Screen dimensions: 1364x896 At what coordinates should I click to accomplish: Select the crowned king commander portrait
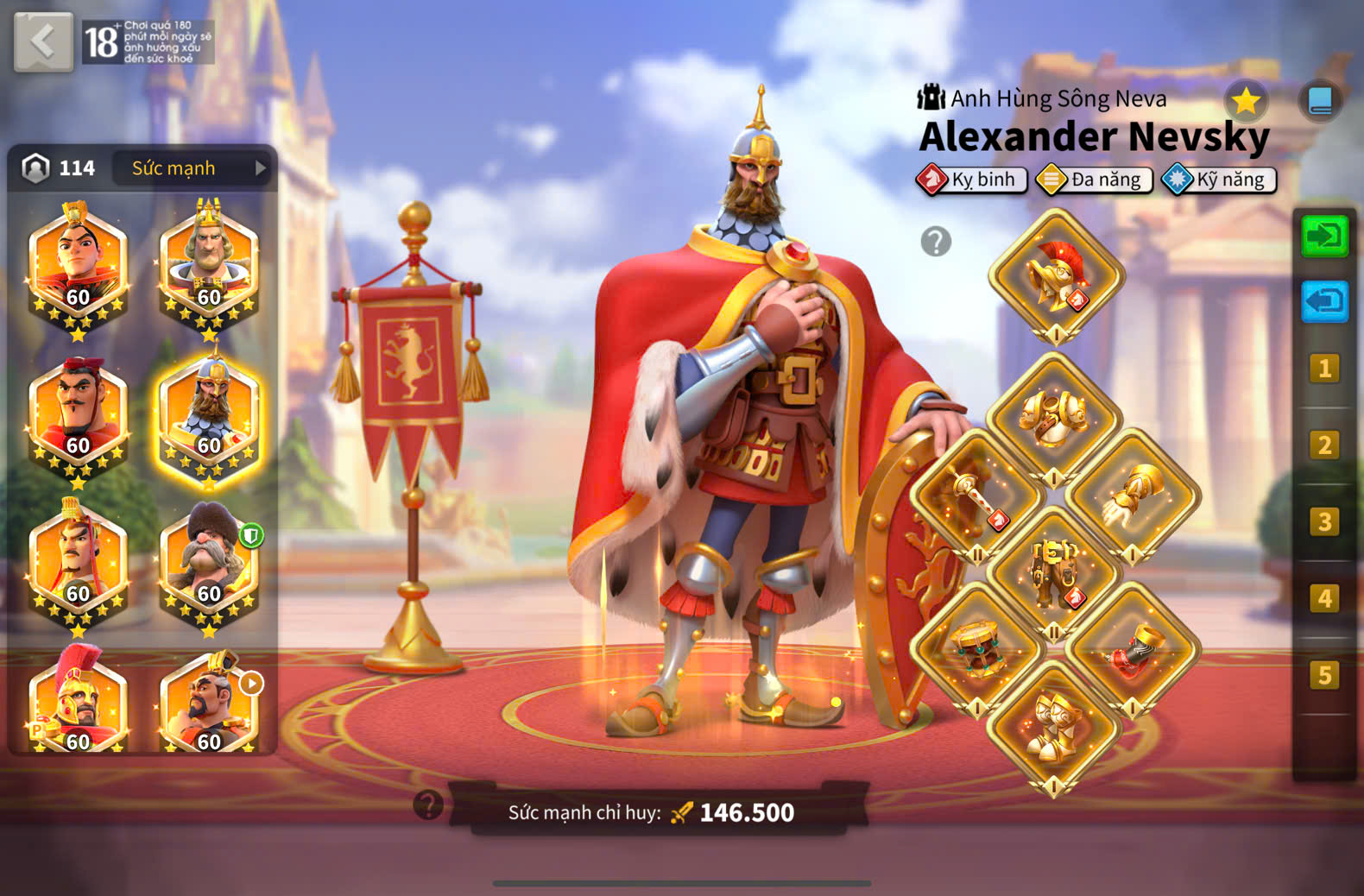(x=208, y=265)
